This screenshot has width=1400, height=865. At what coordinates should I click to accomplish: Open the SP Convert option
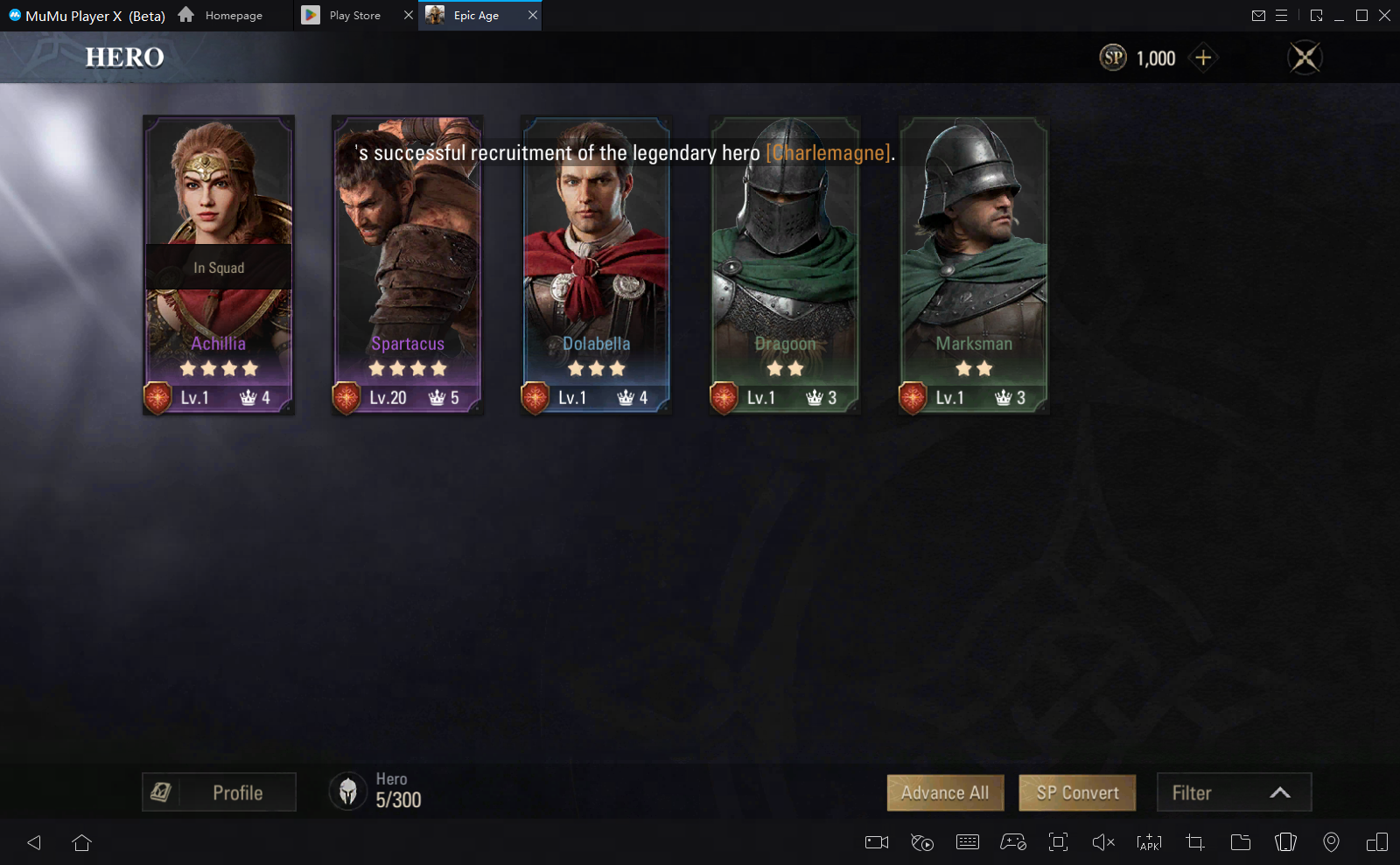click(1077, 792)
